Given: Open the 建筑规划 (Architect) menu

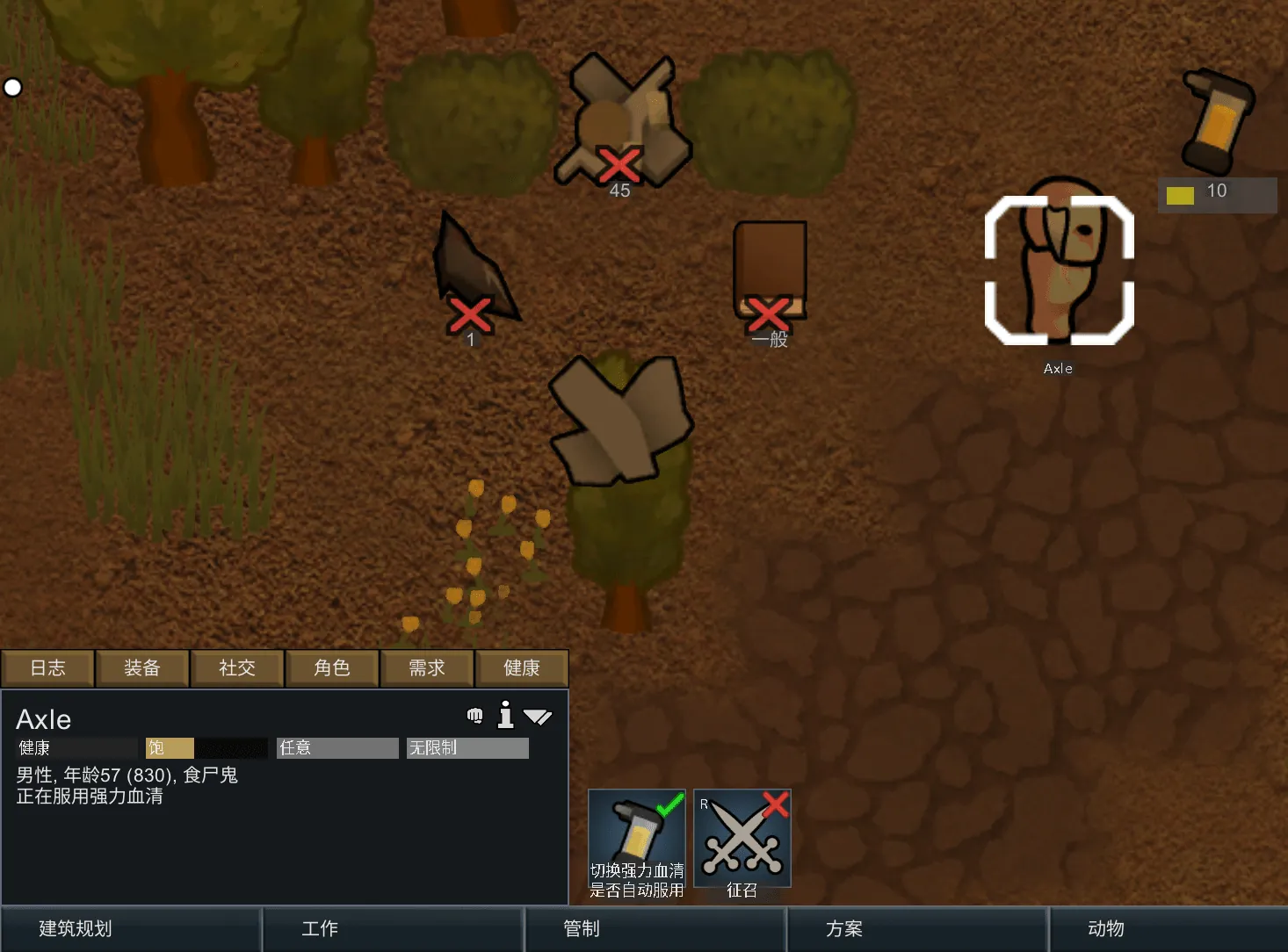Looking at the screenshot, I should click(x=131, y=929).
